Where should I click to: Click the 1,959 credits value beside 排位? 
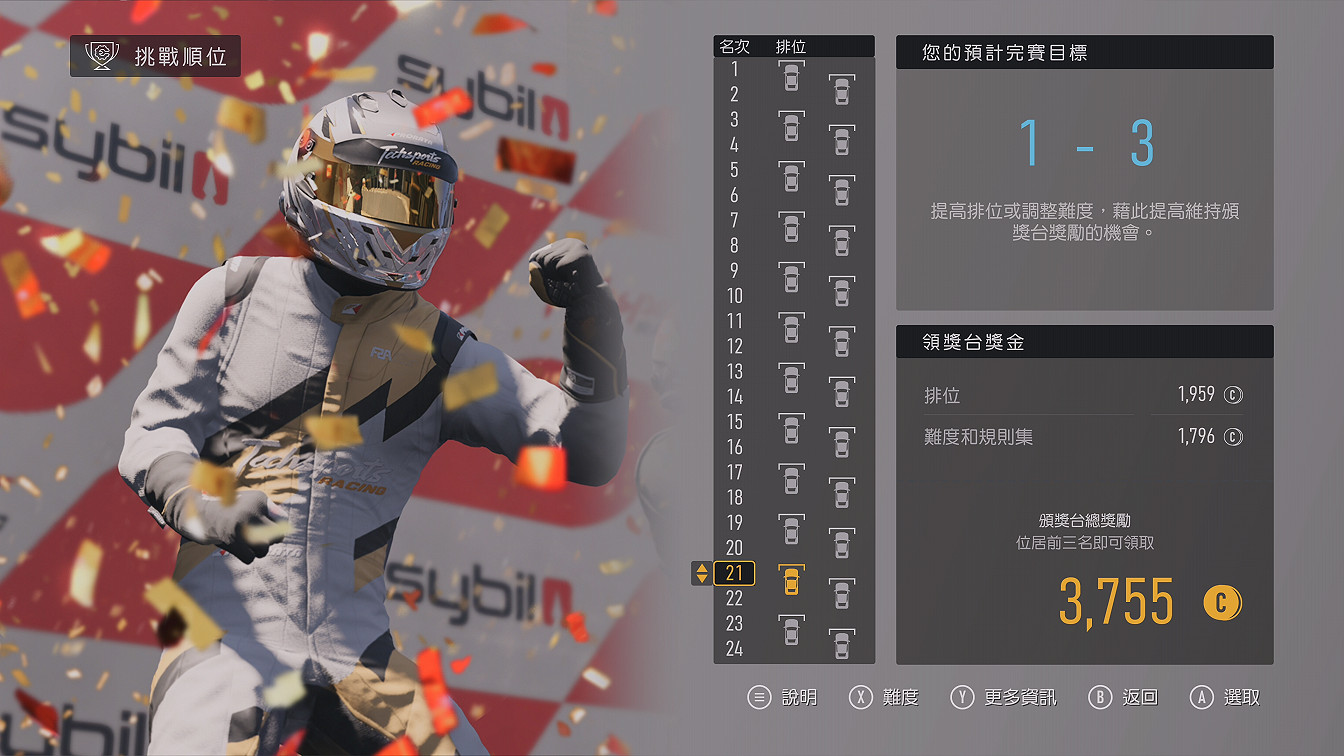coord(1194,394)
